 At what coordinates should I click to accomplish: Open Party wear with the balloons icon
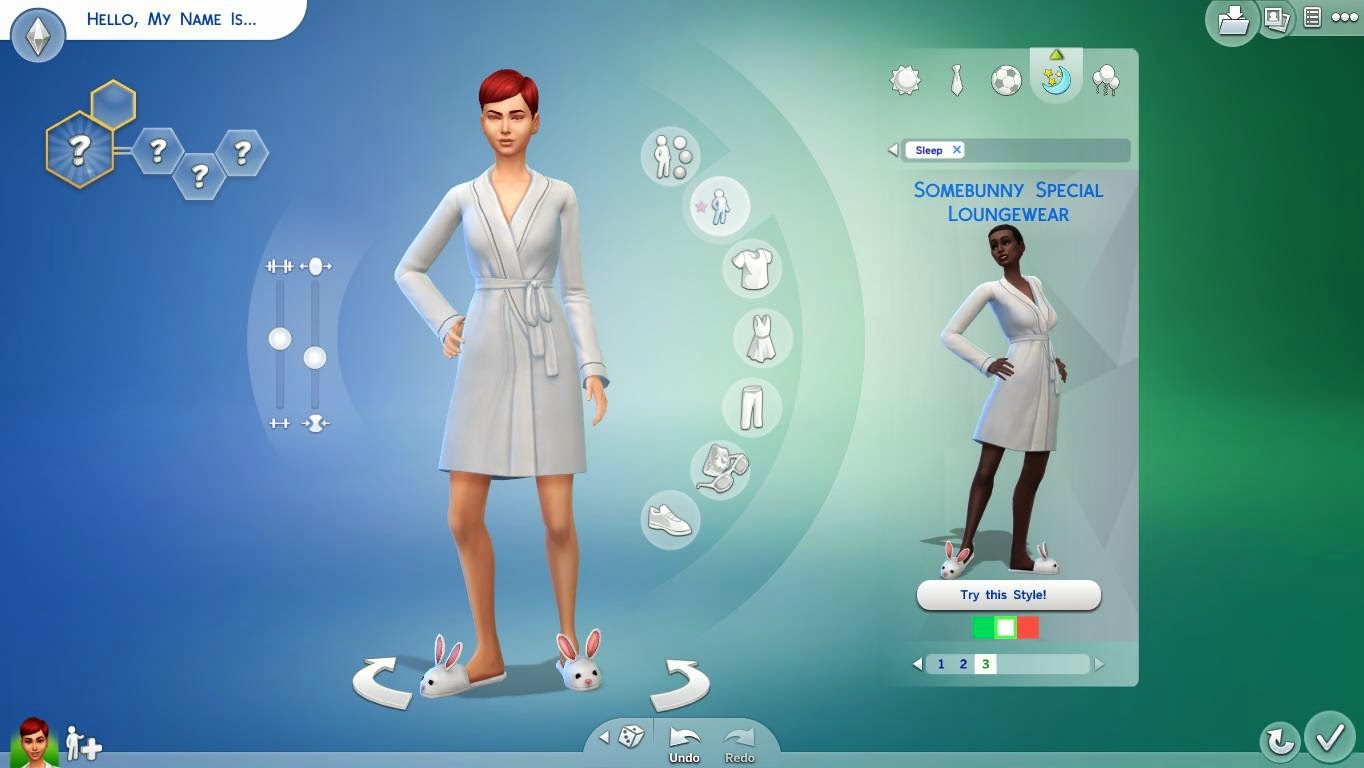[x=1105, y=80]
